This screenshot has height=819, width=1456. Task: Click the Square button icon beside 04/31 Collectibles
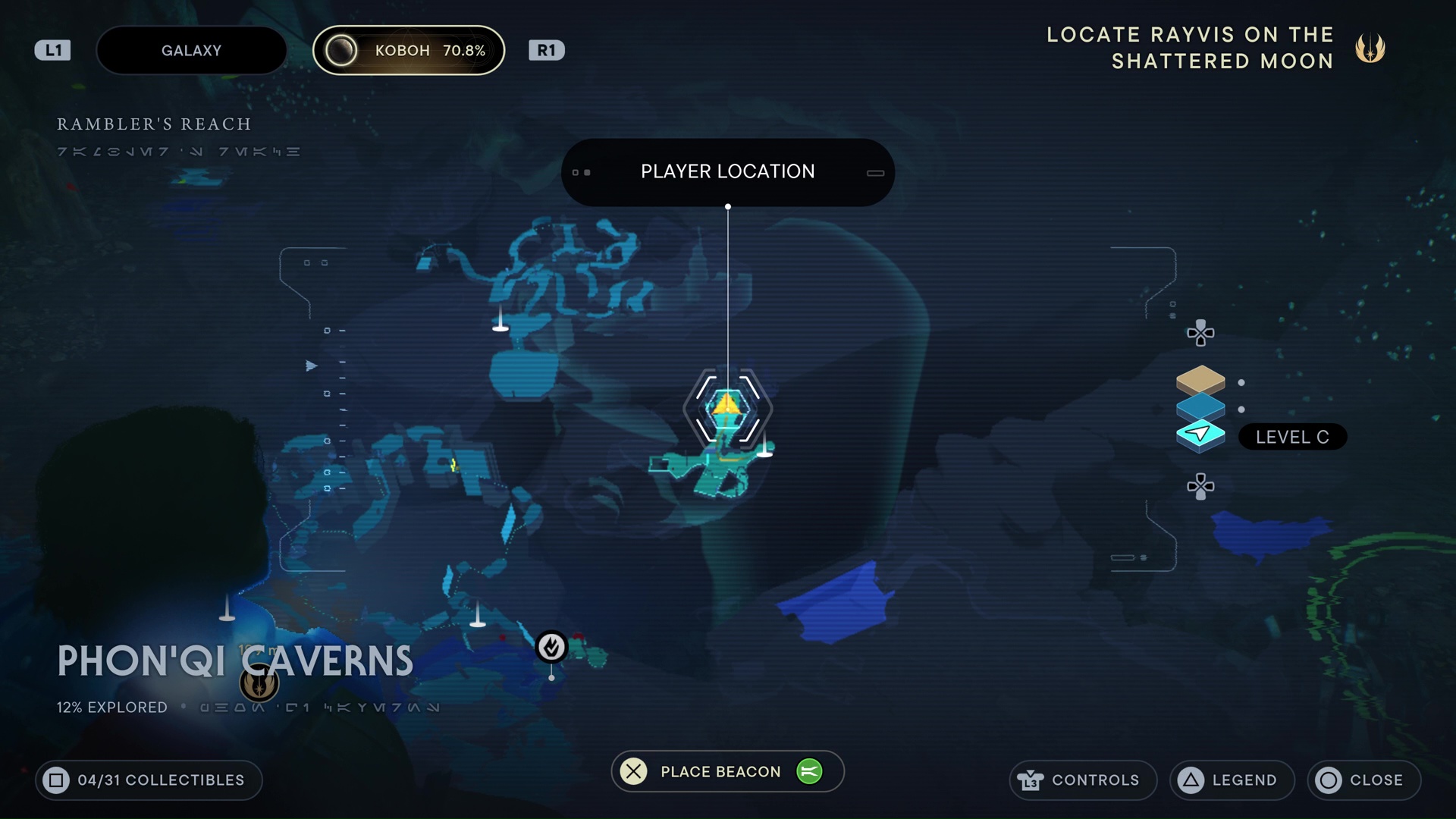click(55, 780)
